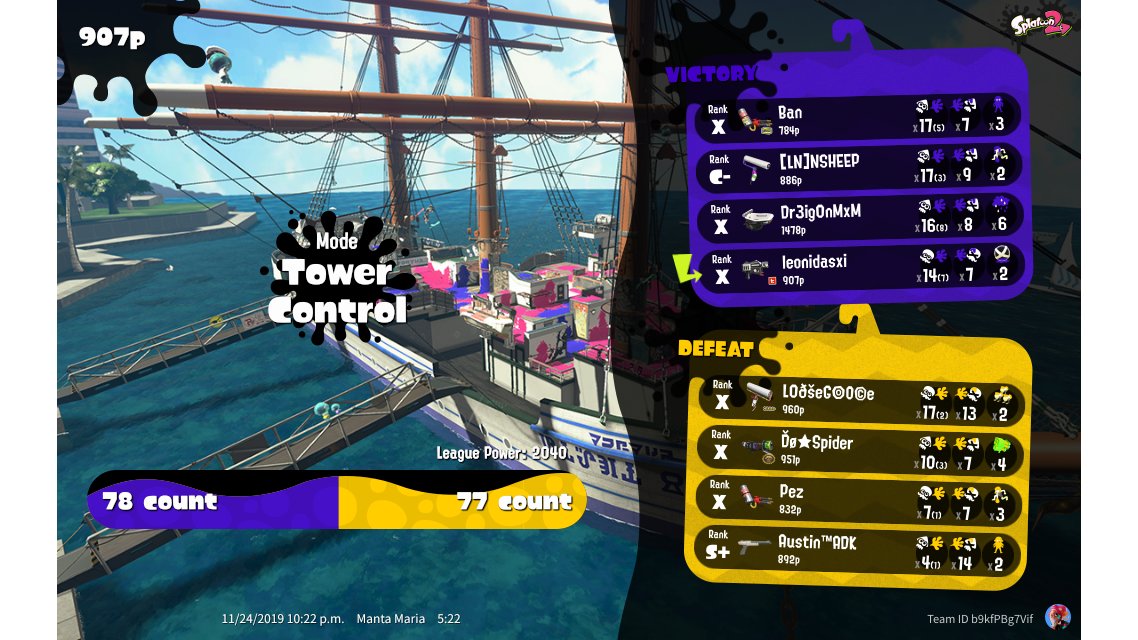Select the Ðø★Spider player row

pyautogui.click(x=857, y=449)
